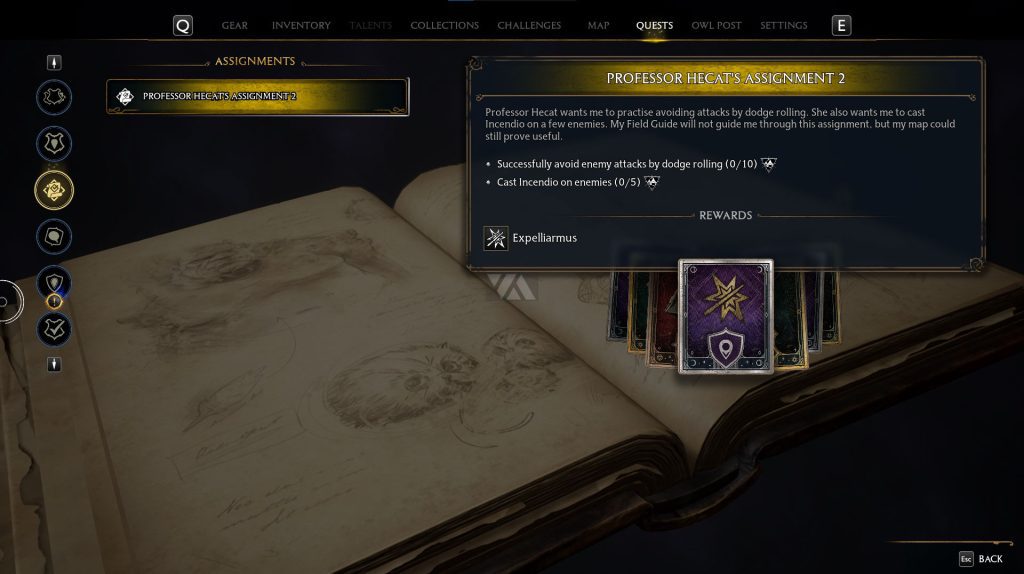1024x574 pixels.
Task: Choose the Hogwarts crest shield category icon
Action: coord(54,143)
